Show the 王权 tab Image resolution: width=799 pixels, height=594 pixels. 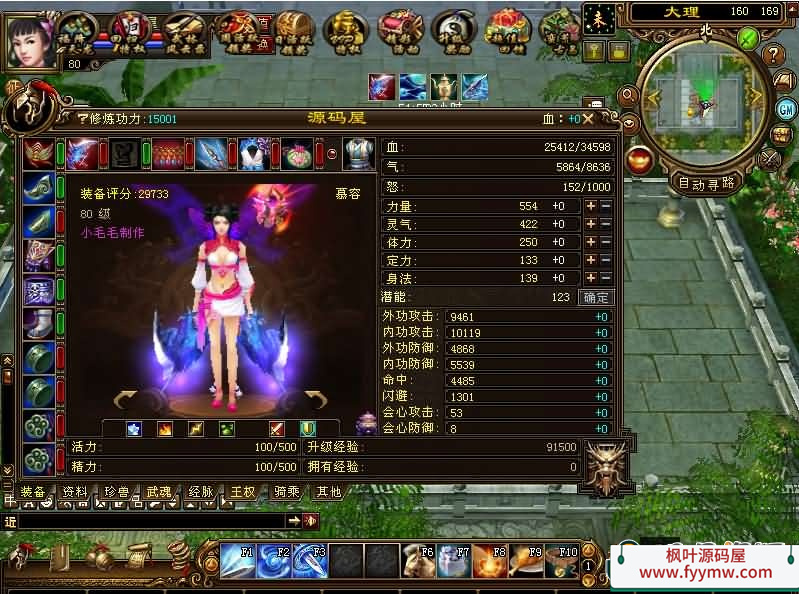point(243,492)
